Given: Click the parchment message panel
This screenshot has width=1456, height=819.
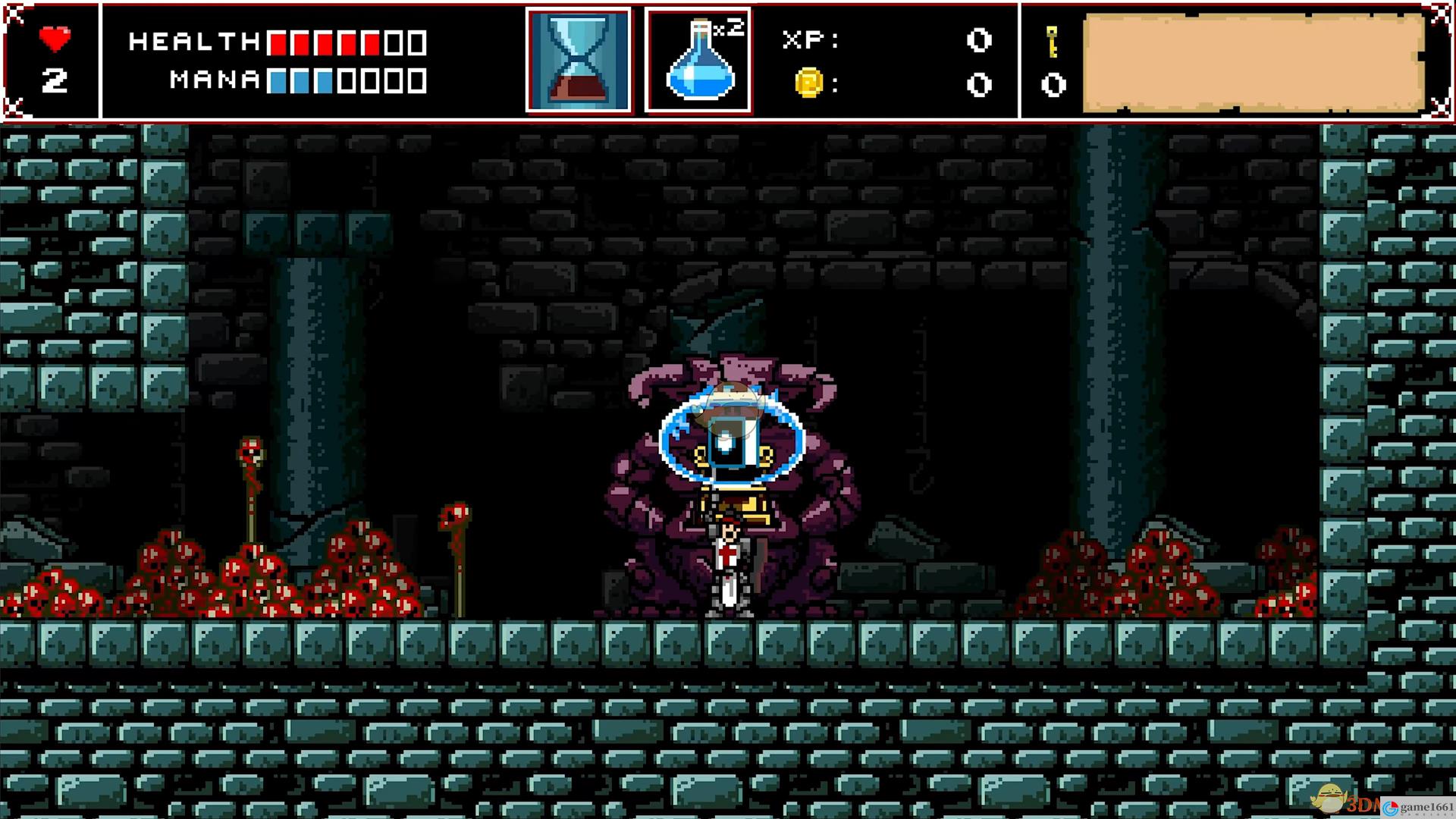Looking at the screenshot, I should [x=1253, y=63].
